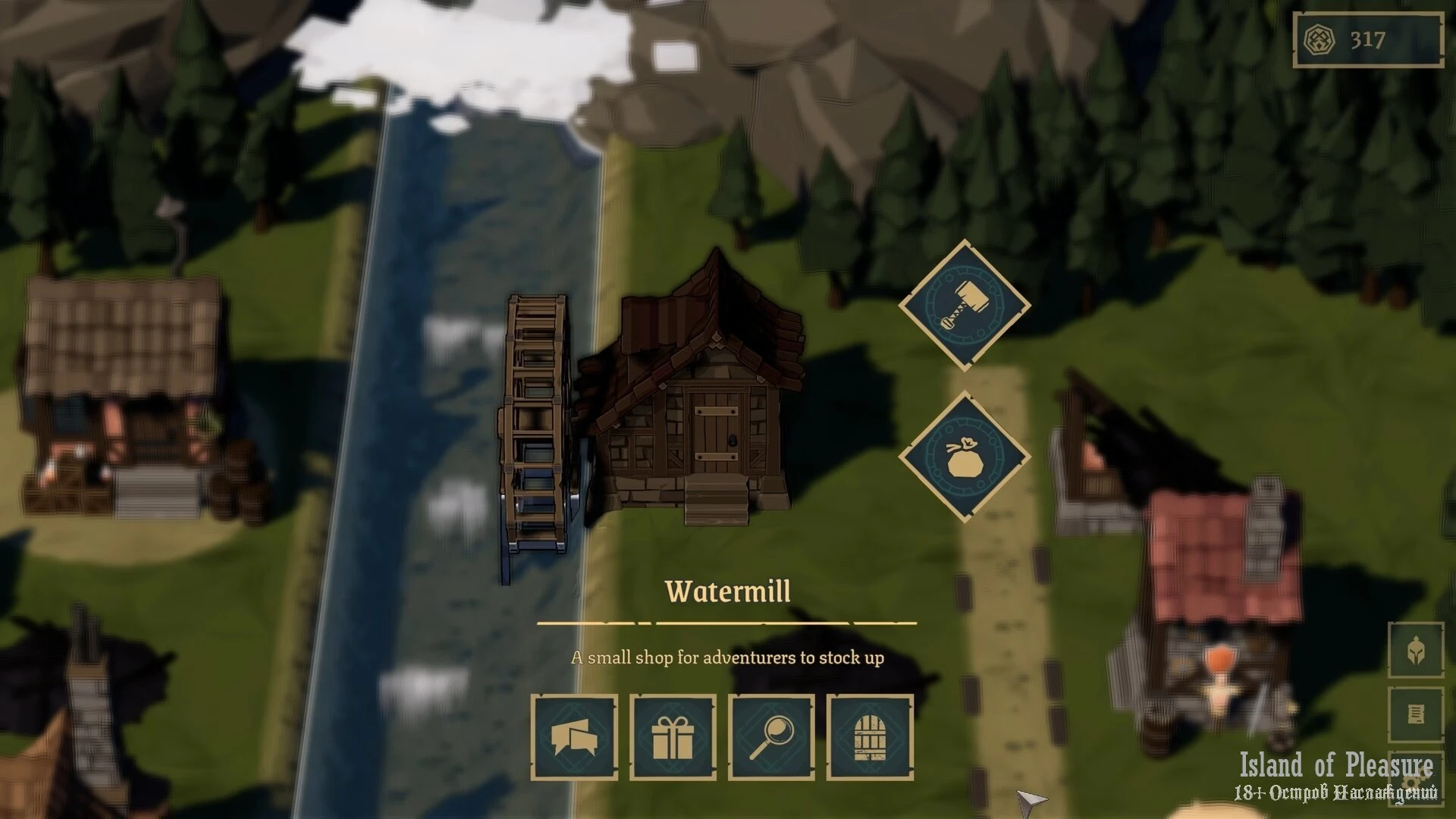Open the hammer upgrade diamond button

tap(964, 306)
